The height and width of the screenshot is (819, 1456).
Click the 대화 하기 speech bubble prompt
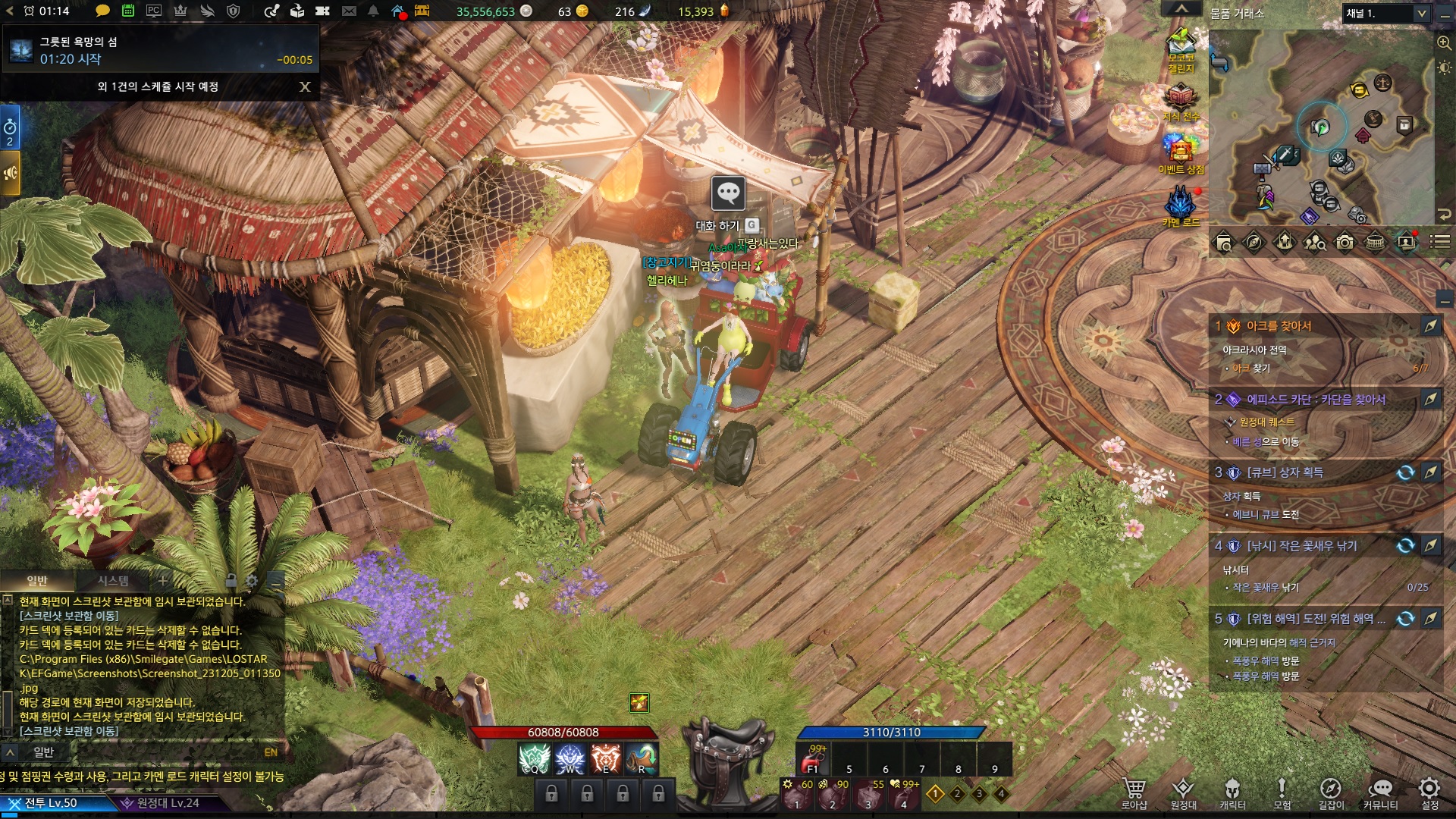[x=728, y=194]
